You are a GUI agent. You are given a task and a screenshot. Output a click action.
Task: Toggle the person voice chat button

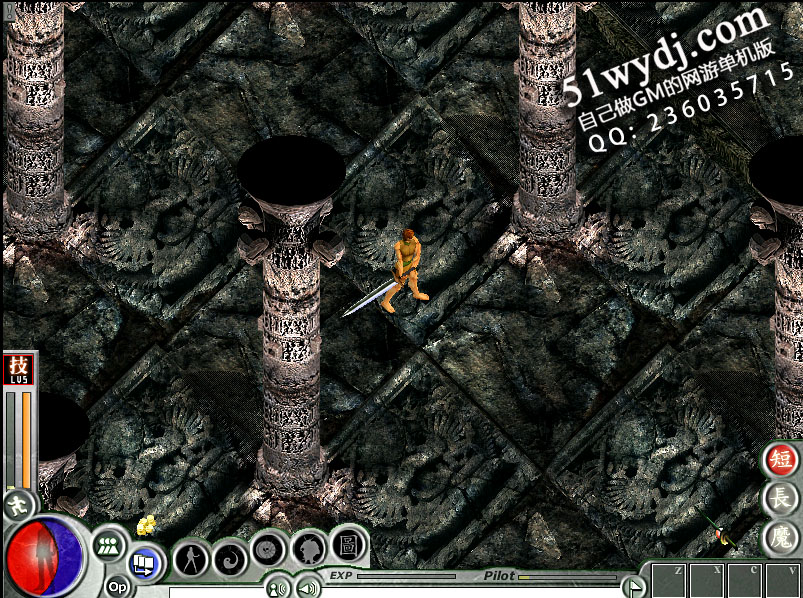(x=277, y=588)
